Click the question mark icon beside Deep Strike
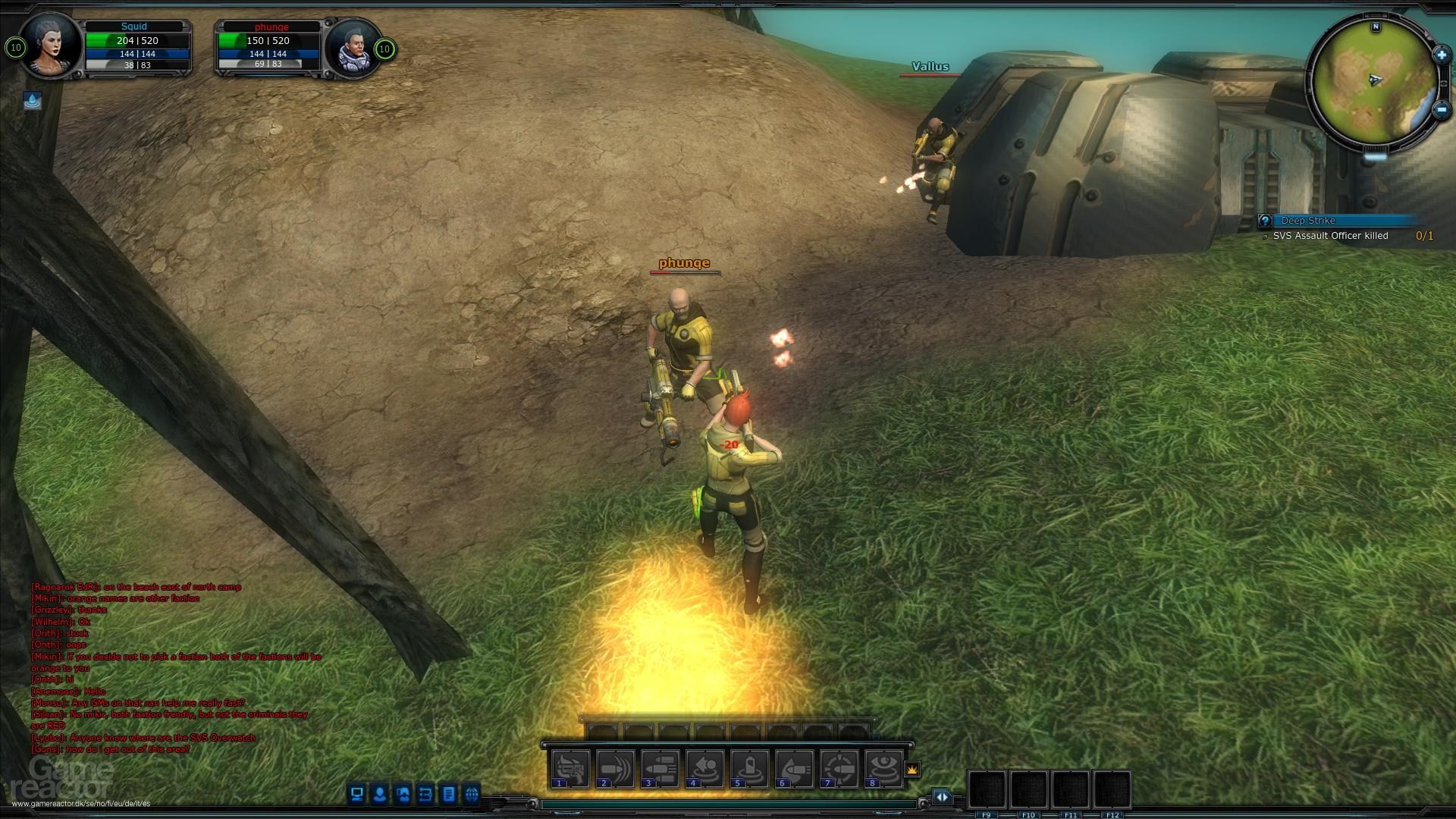The height and width of the screenshot is (819, 1456). 1265,221
